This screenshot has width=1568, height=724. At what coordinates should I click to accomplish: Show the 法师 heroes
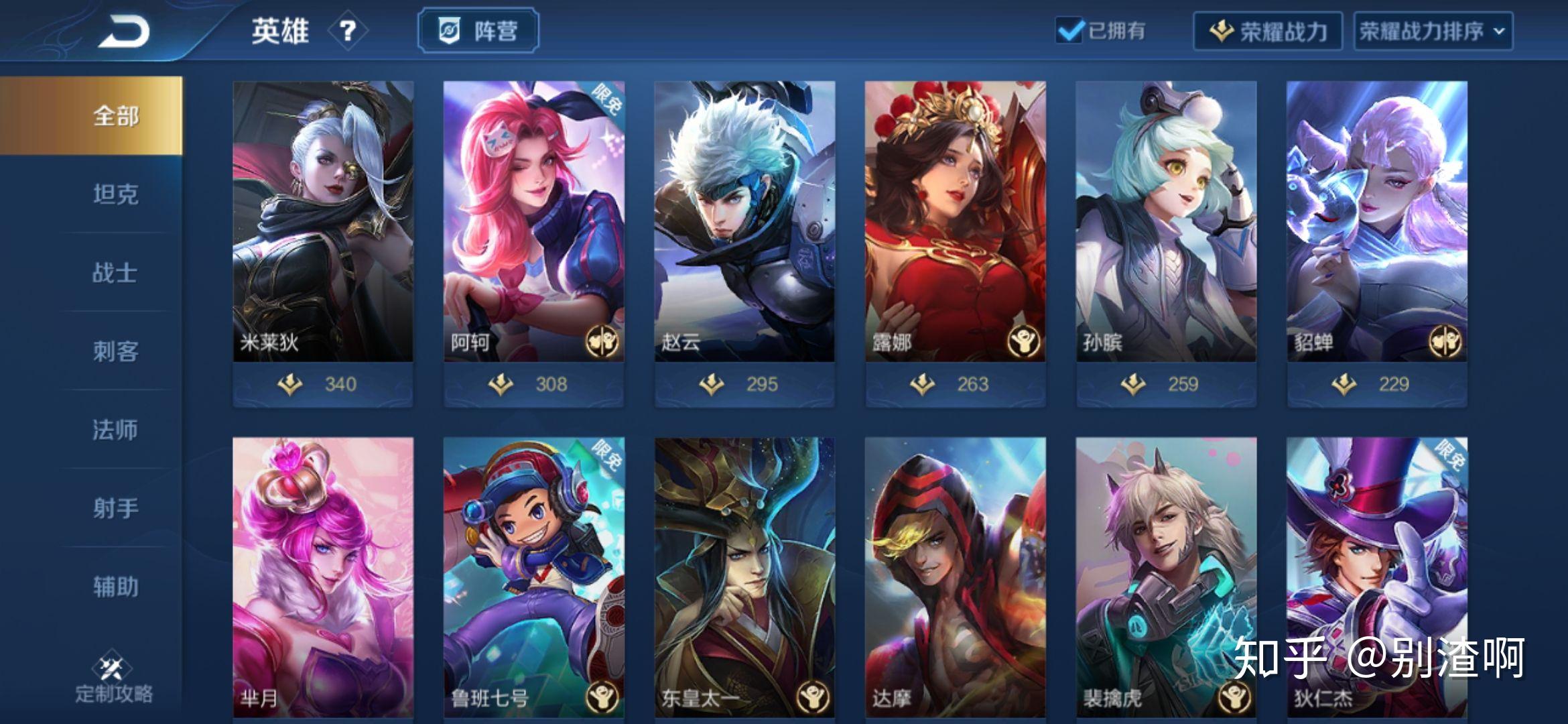click(115, 430)
